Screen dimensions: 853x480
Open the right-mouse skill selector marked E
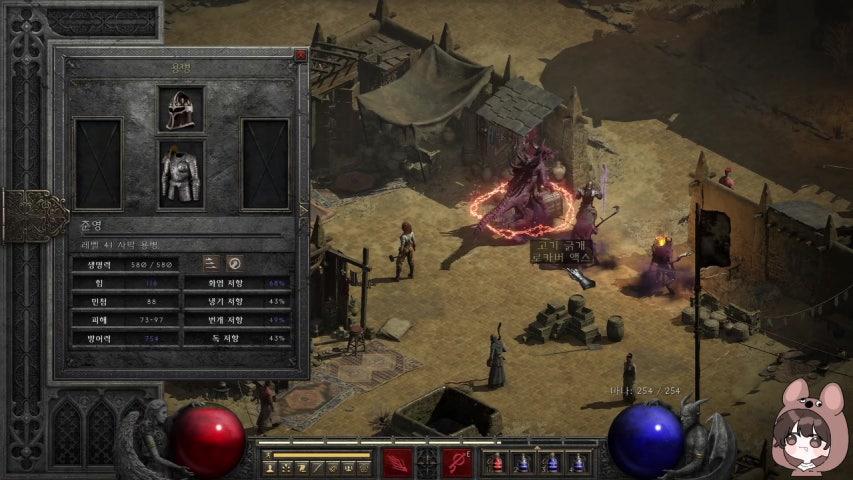457,463
